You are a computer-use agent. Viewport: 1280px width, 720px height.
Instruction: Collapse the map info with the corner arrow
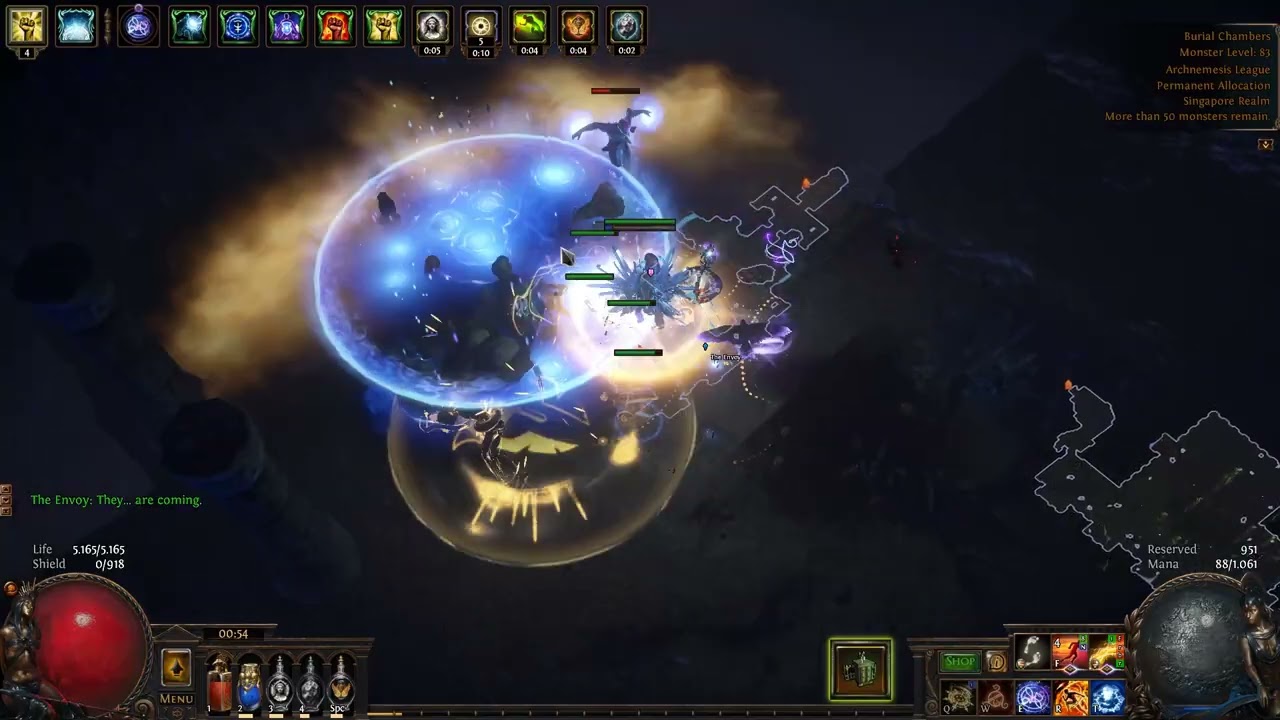(x=1265, y=144)
